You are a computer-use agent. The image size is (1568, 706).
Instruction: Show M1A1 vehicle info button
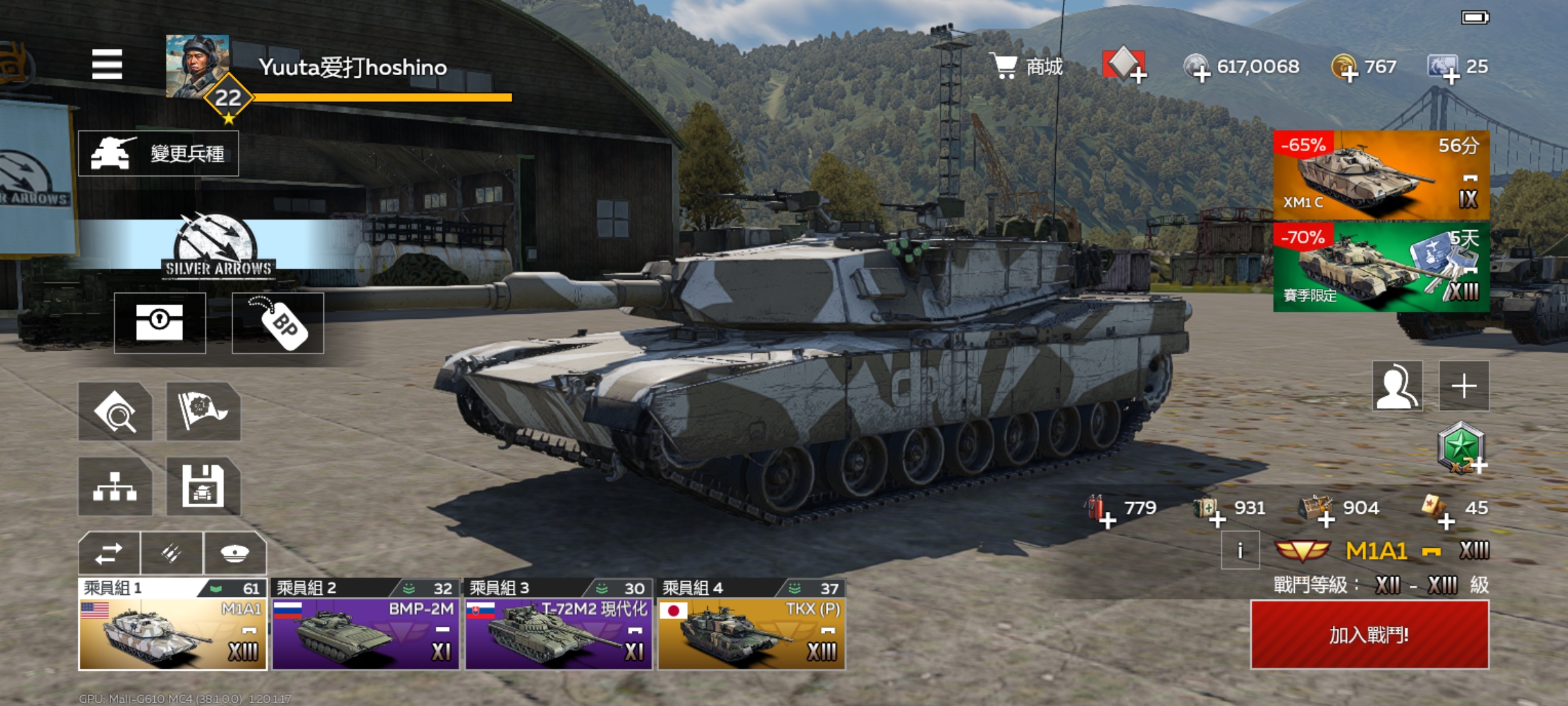click(1240, 550)
